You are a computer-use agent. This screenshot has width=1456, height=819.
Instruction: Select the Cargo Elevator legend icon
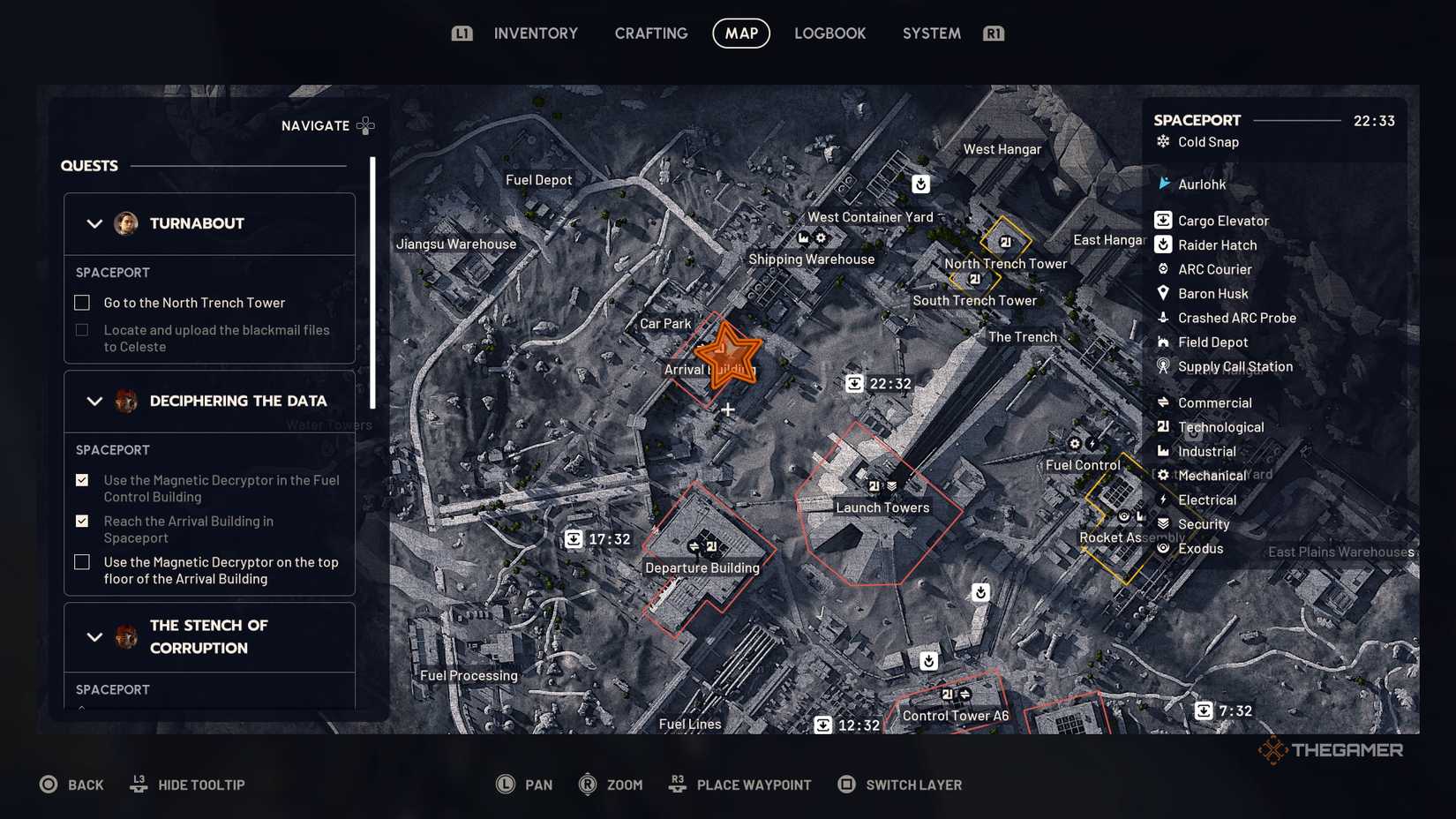[x=1163, y=220]
